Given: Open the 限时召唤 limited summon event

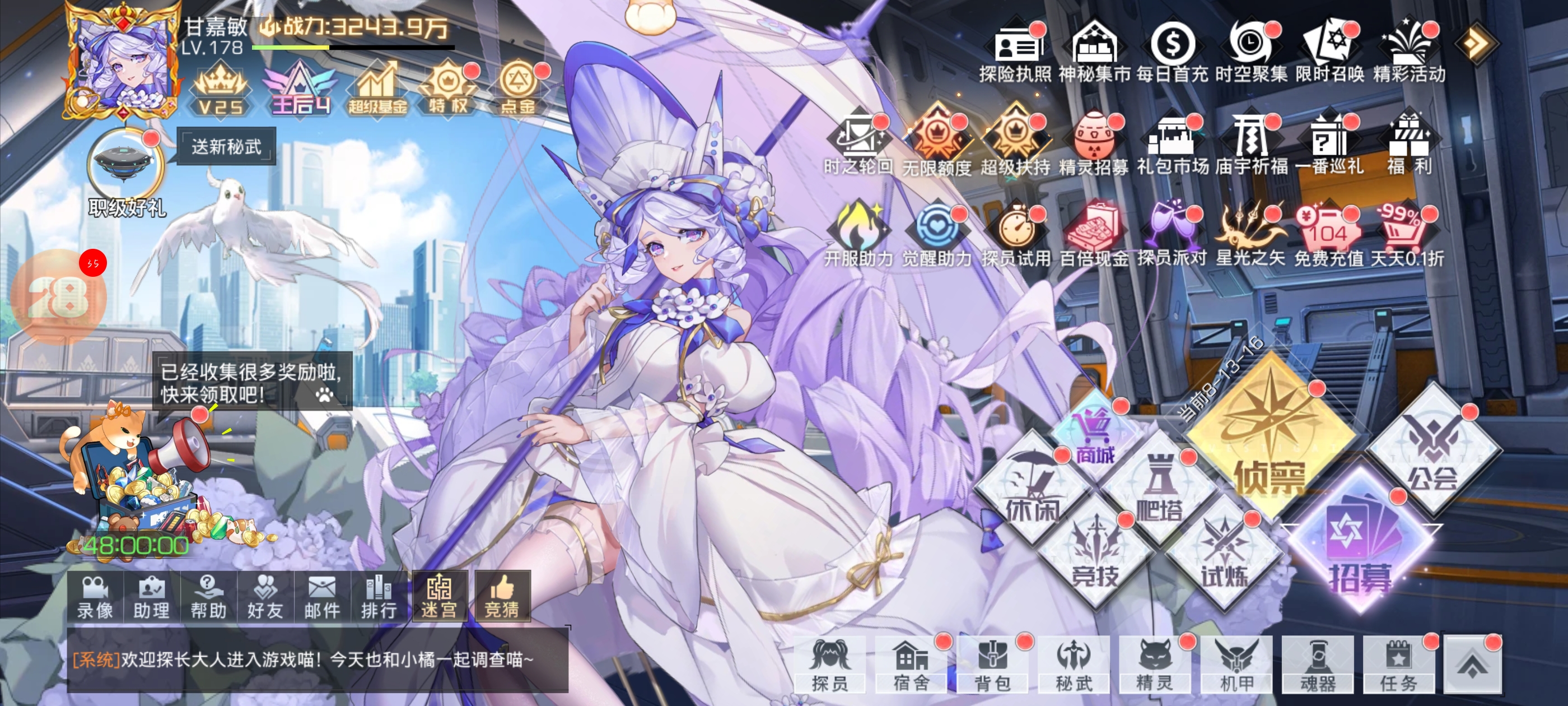Looking at the screenshot, I should coord(1330,52).
